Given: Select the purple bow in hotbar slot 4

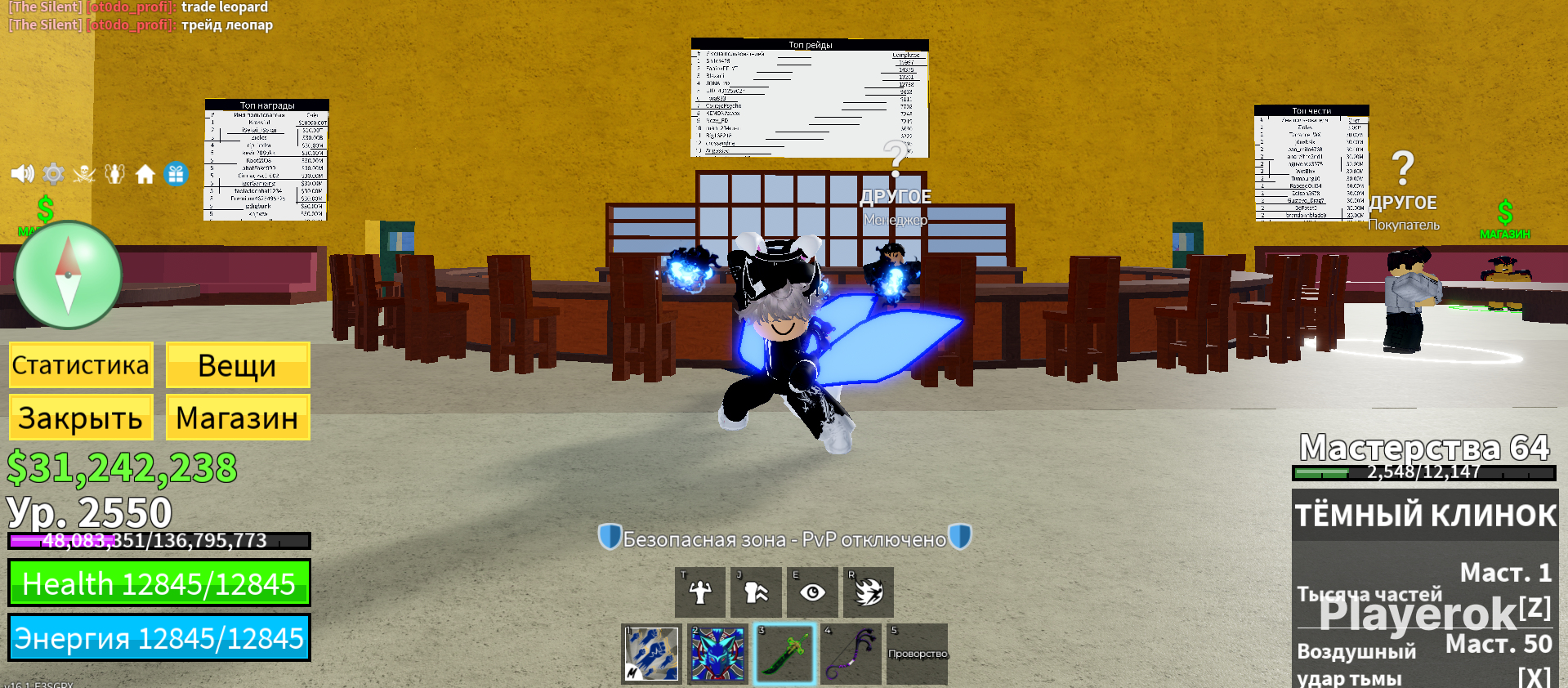Looking at the screenshot, I should pos(850,654).
